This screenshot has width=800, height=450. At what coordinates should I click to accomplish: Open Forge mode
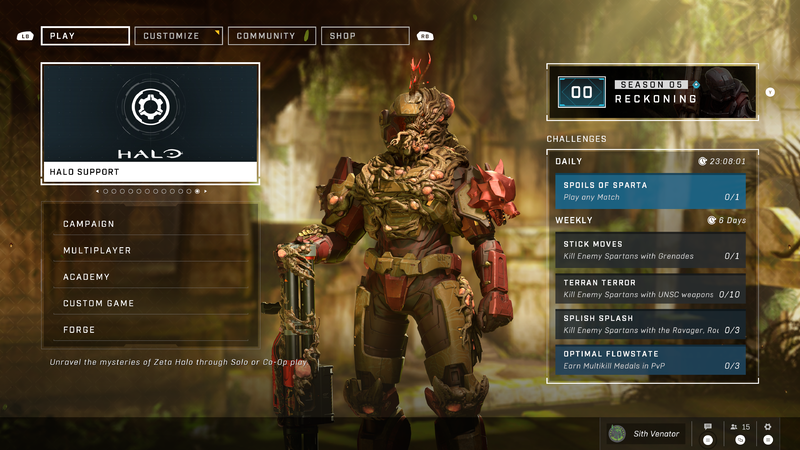coord(150,329)
